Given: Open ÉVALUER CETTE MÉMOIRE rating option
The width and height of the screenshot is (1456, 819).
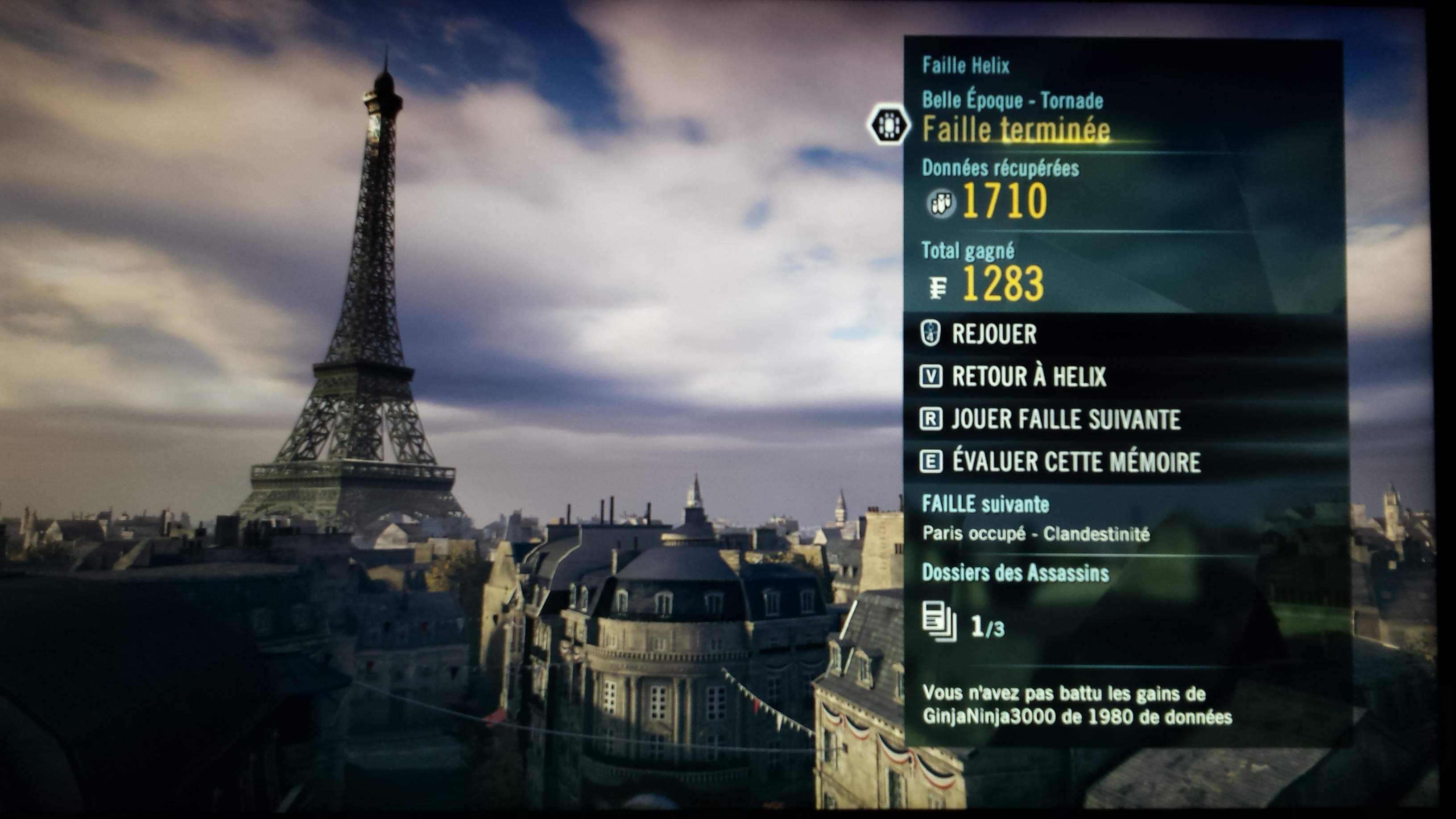Looking at the screenshot, I should 1075,462.
